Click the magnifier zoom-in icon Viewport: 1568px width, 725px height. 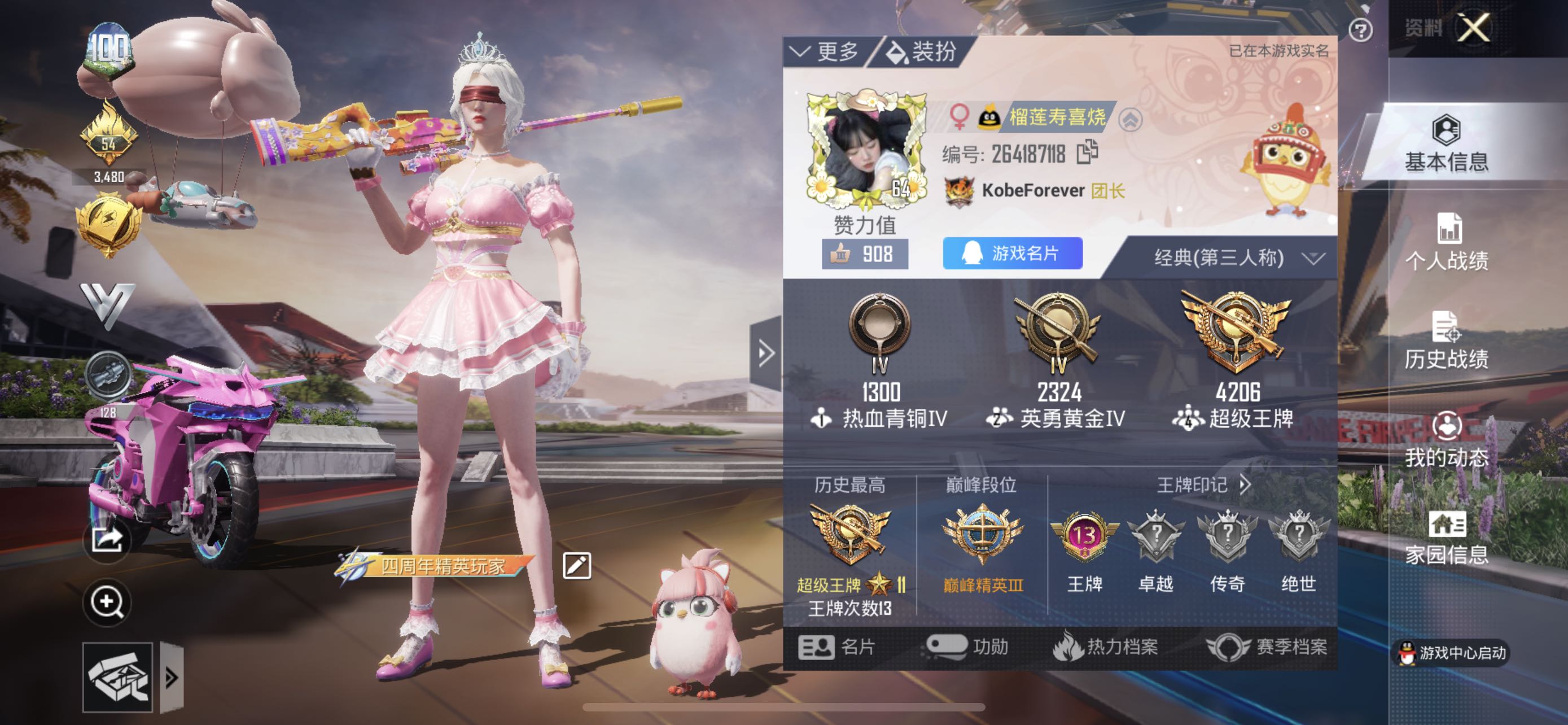pyautogui.click(x=107, y=602)
